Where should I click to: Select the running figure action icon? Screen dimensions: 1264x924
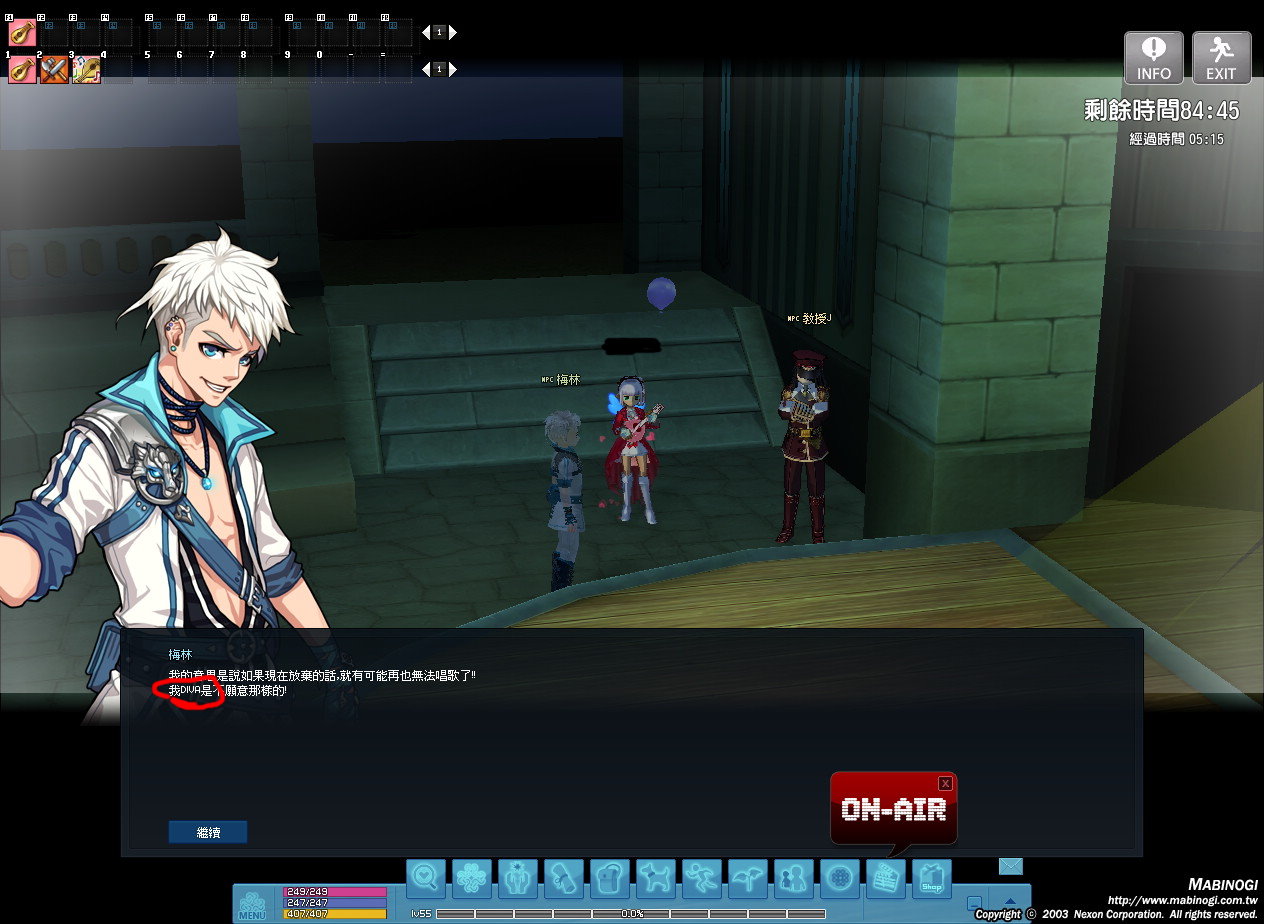pyautogui.click(x=702, y=879)
